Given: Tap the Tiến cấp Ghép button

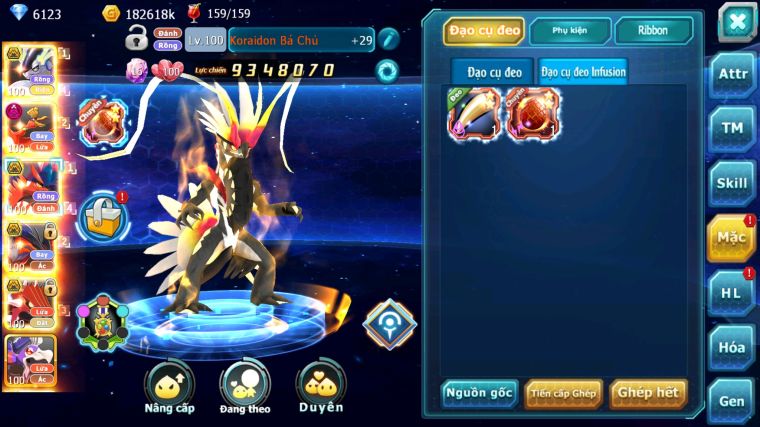Looking at the screenshot, I should pos(563,393).
